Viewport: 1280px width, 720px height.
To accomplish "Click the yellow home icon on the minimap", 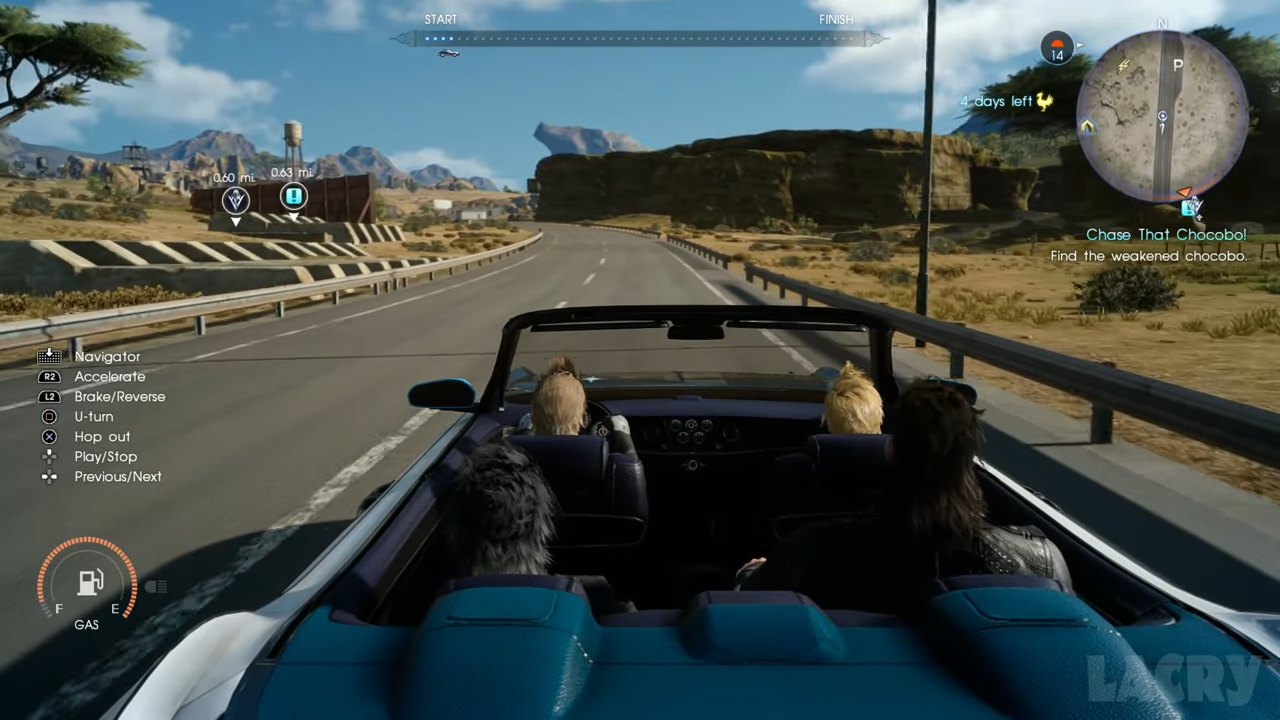I will point(1086,128).
